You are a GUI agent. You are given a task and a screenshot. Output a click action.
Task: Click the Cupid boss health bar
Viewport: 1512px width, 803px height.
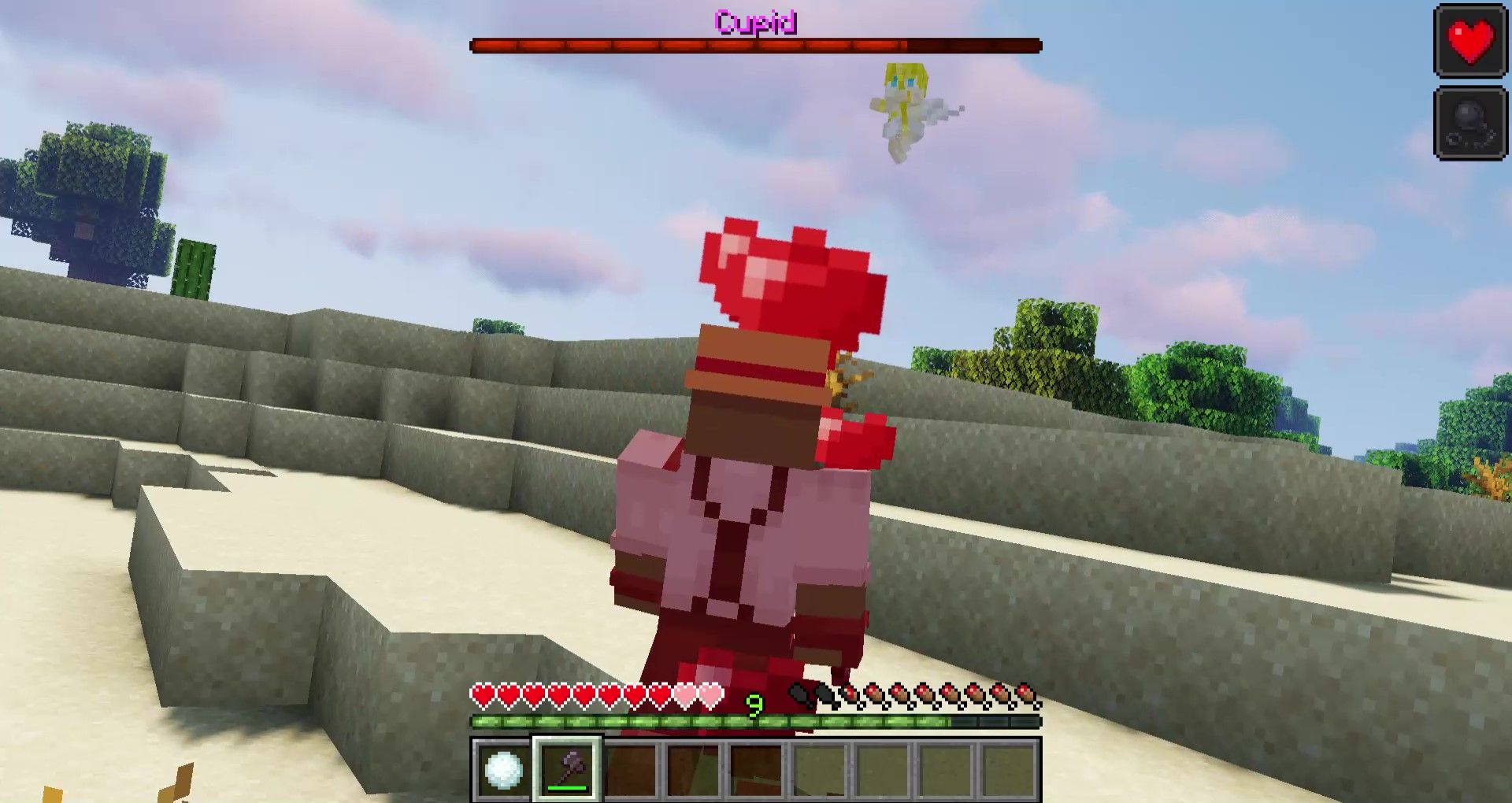coord(756,45)
